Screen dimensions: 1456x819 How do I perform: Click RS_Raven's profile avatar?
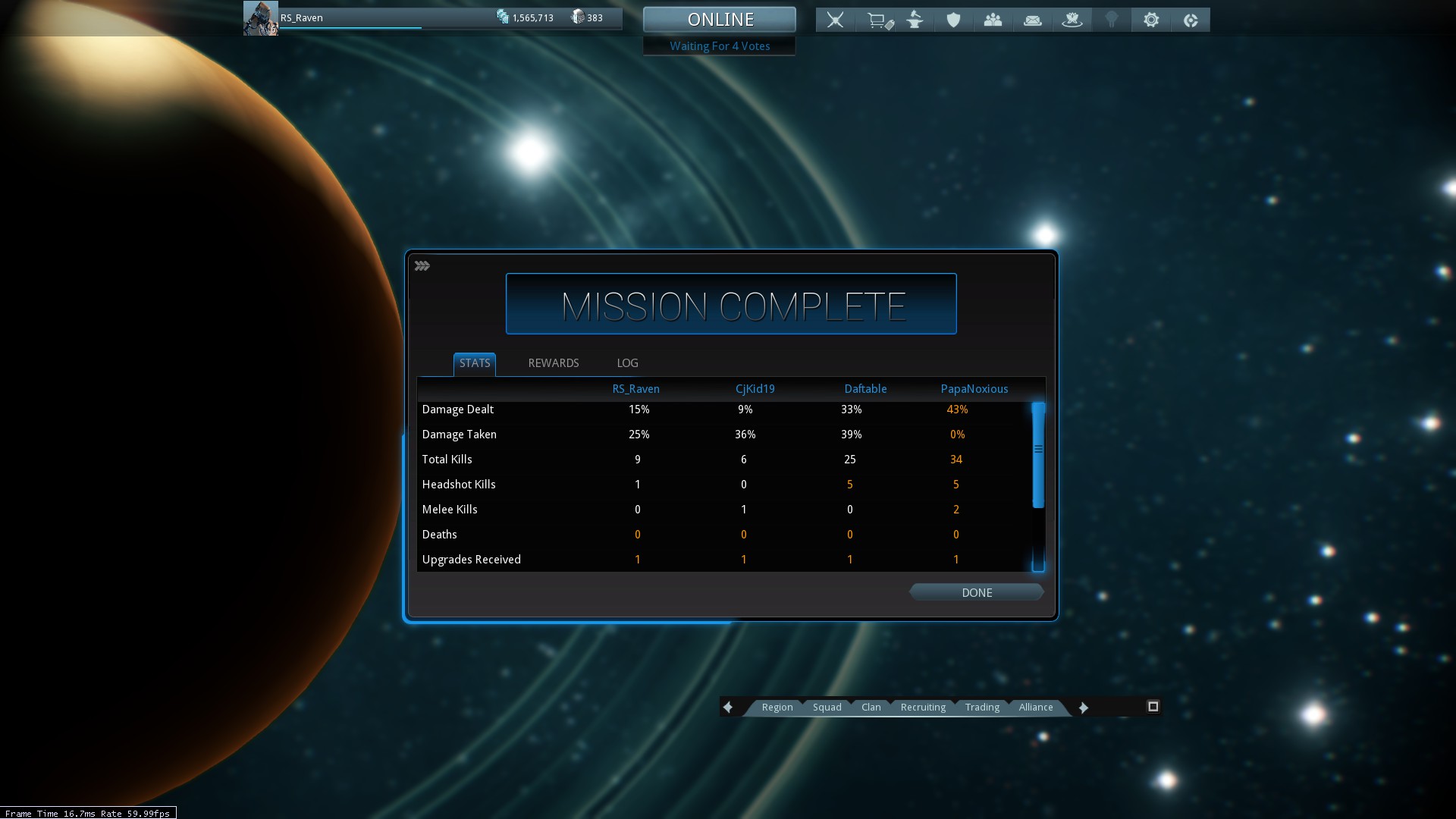pyautogui.click(x=260, y=18)
